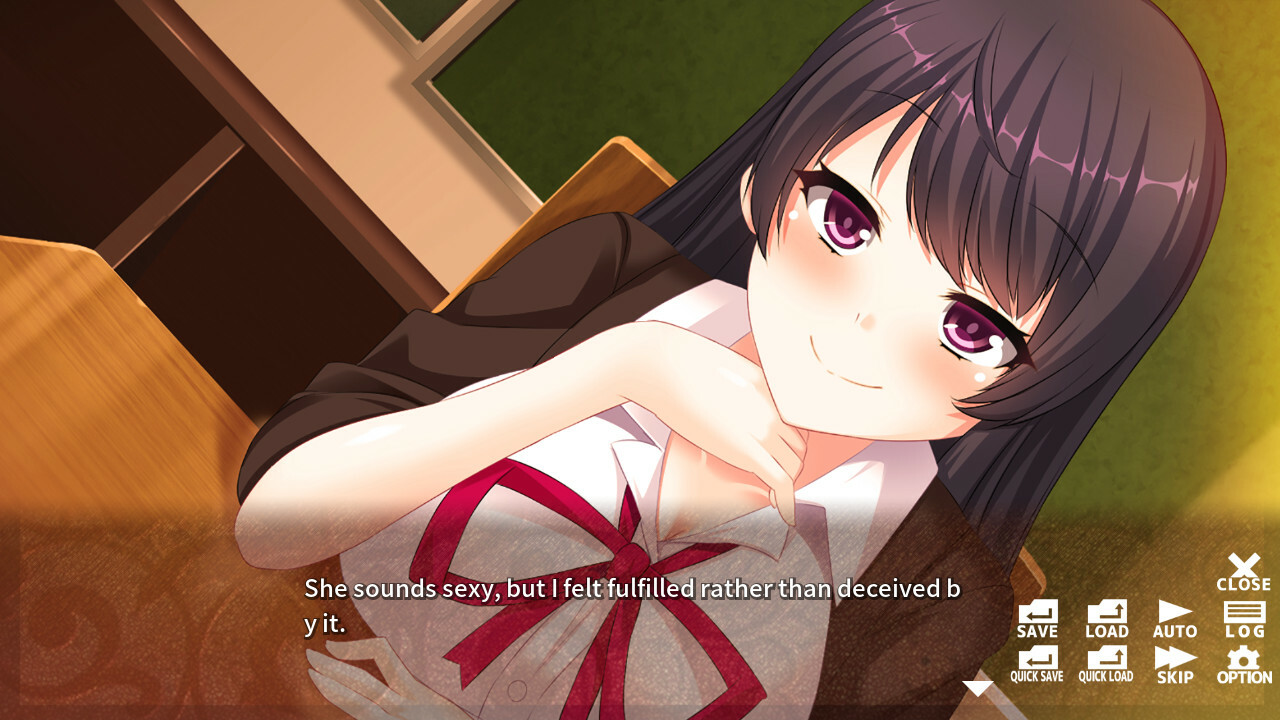Open game options with the OPTION button
Screen dimensions: 1280x720
(1243, 666)
